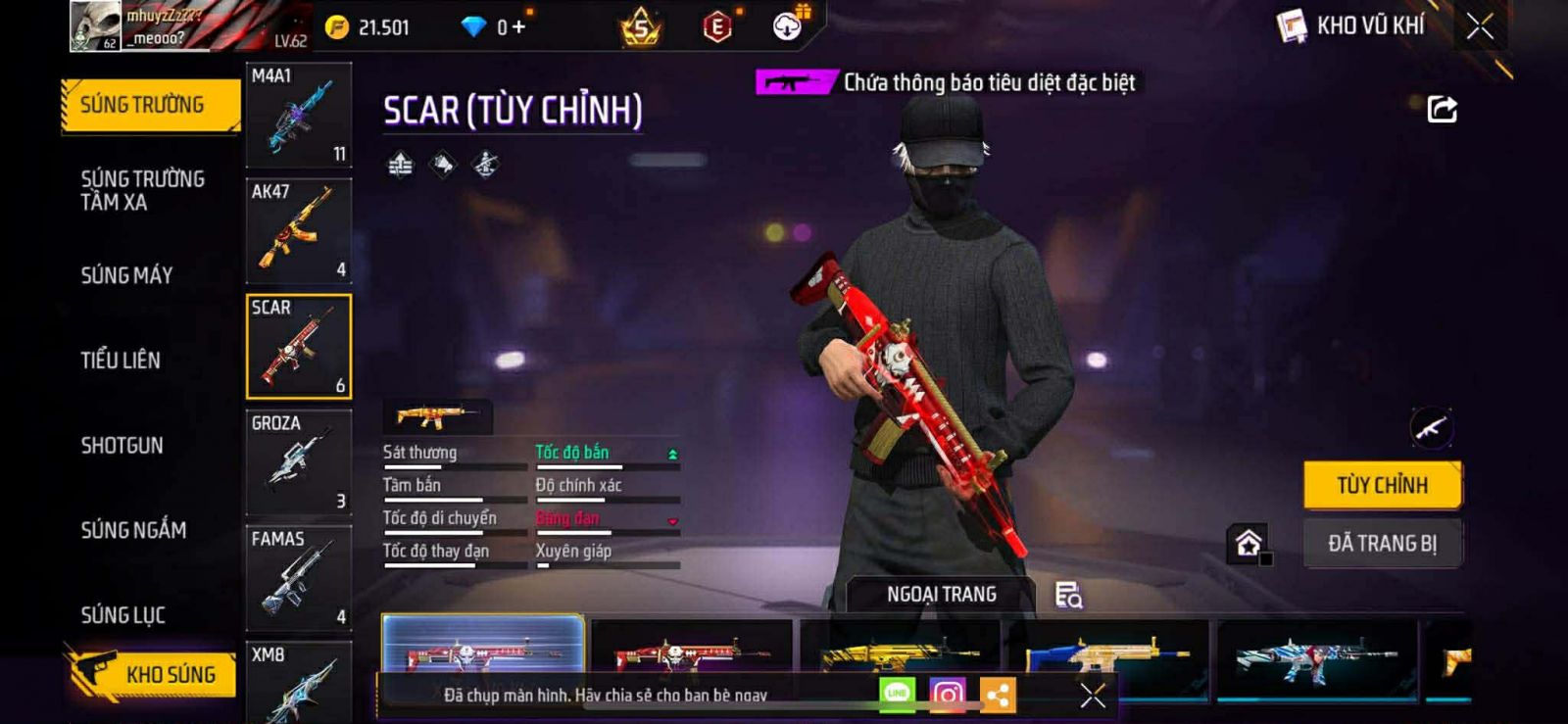Select the blue and gold SCAR skin
Image resolution: width=1568 pixels, height=724 pixels.
click(1107, 654)
